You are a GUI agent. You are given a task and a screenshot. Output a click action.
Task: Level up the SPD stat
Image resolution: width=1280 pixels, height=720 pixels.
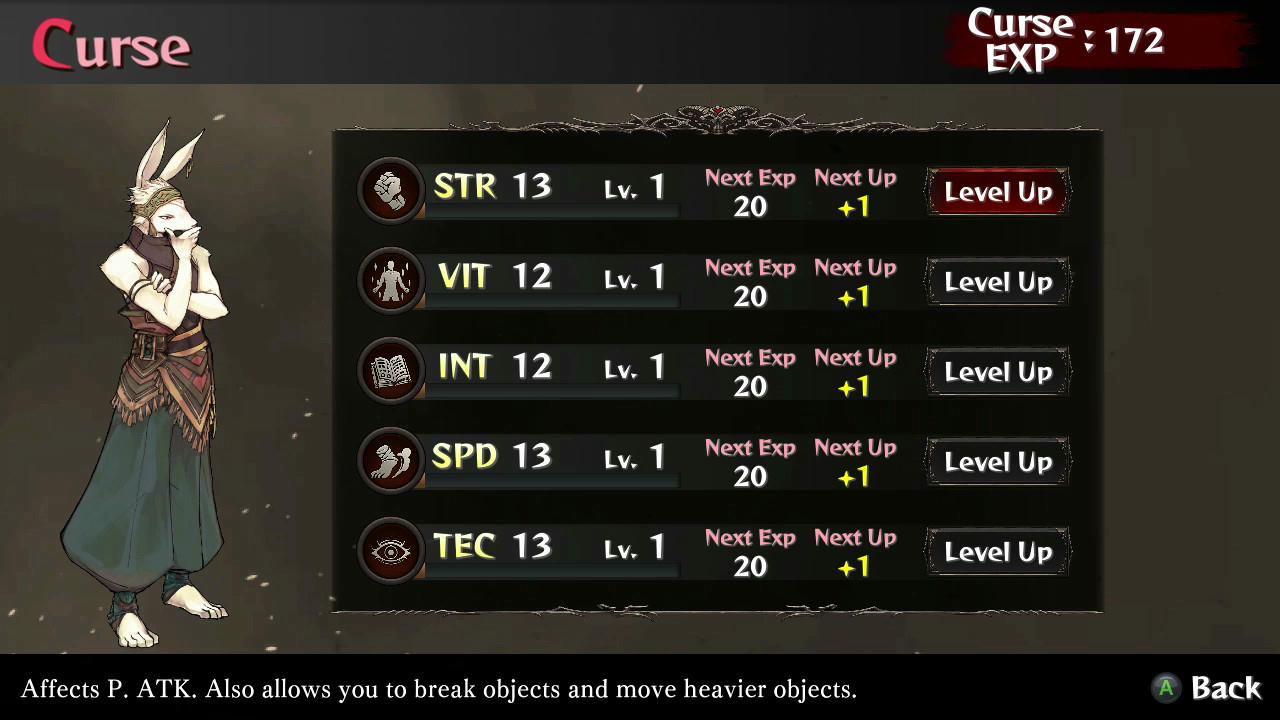click(x=997, y=461)
